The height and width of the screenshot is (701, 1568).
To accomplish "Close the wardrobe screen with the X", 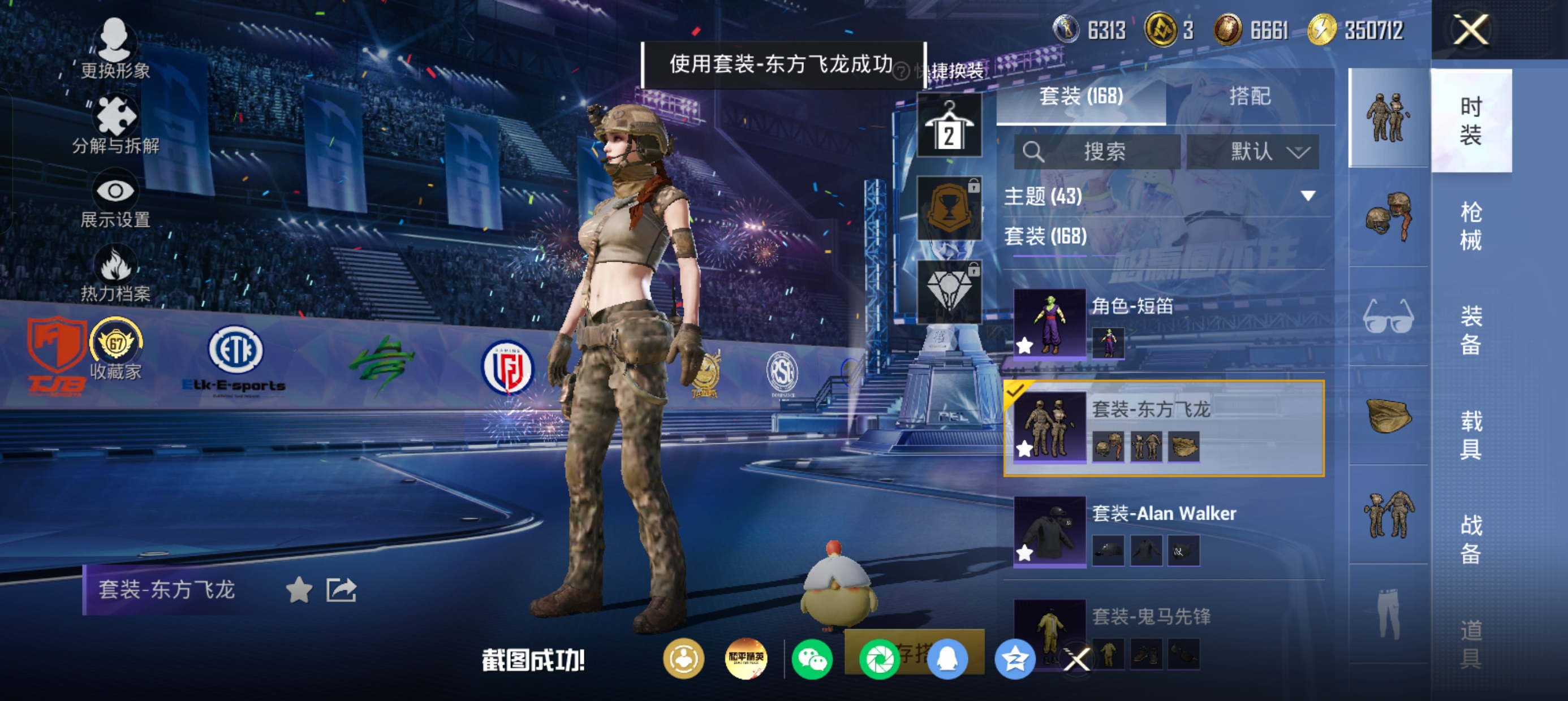I will (1471, 29).
